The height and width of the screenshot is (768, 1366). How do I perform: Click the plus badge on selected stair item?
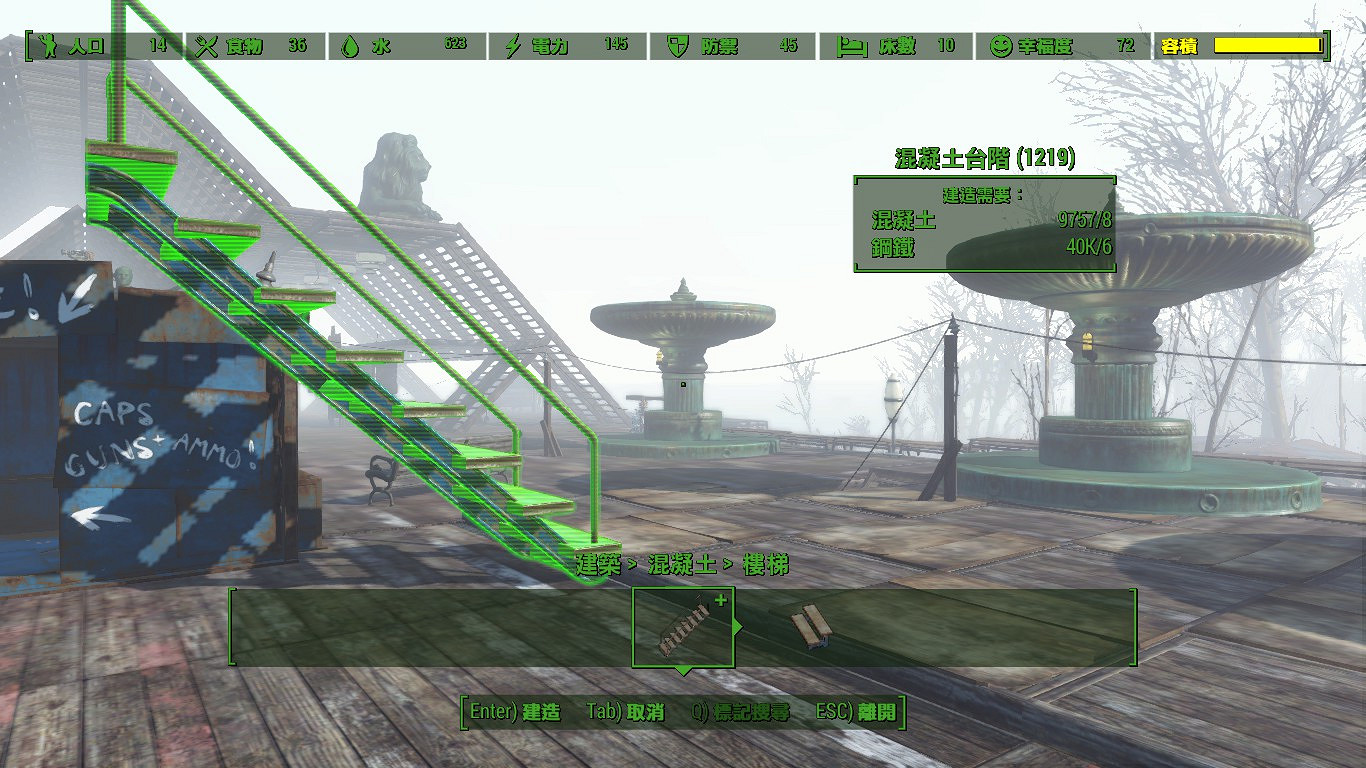click(721, 599)
